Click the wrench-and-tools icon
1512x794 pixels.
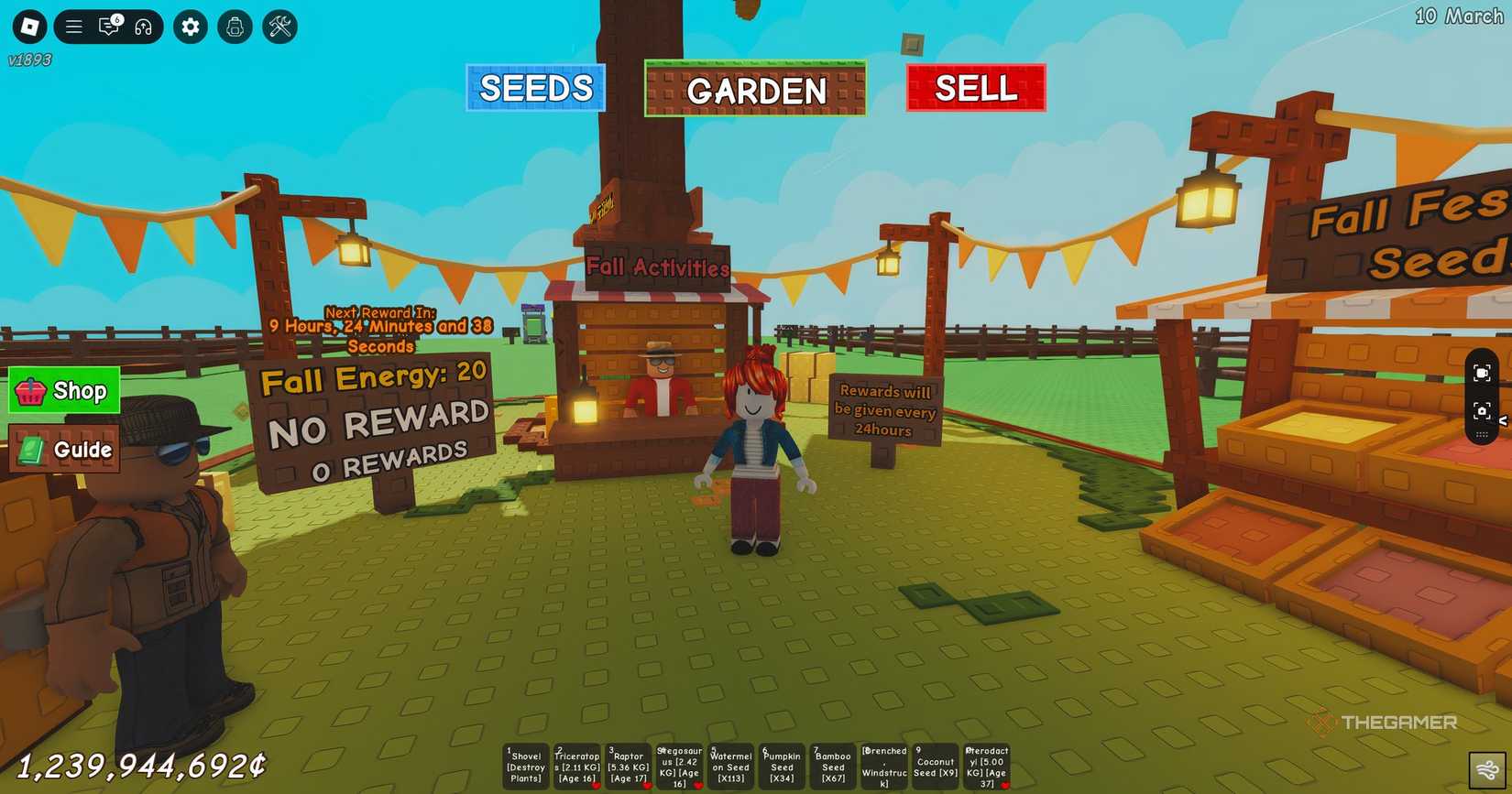click(279, 27)
